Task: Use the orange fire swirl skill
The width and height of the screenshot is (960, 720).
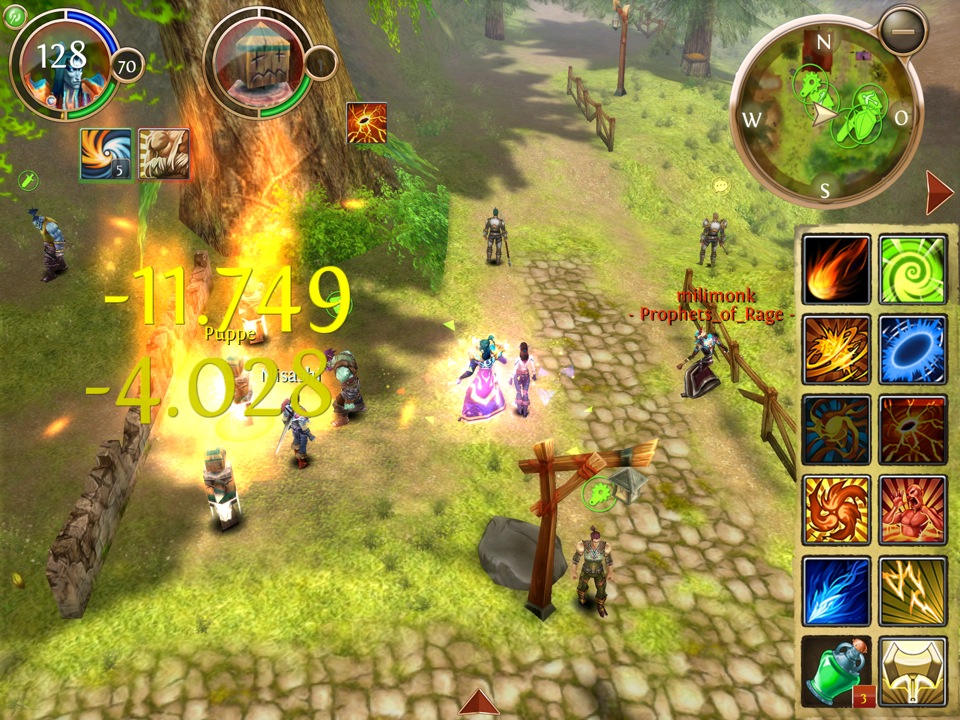Action: 836,509
